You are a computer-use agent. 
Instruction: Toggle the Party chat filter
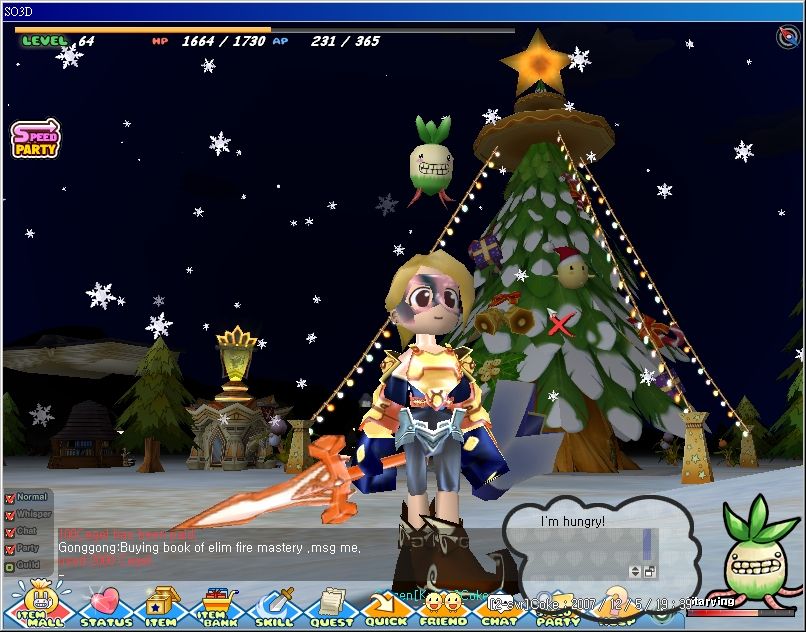10,548
